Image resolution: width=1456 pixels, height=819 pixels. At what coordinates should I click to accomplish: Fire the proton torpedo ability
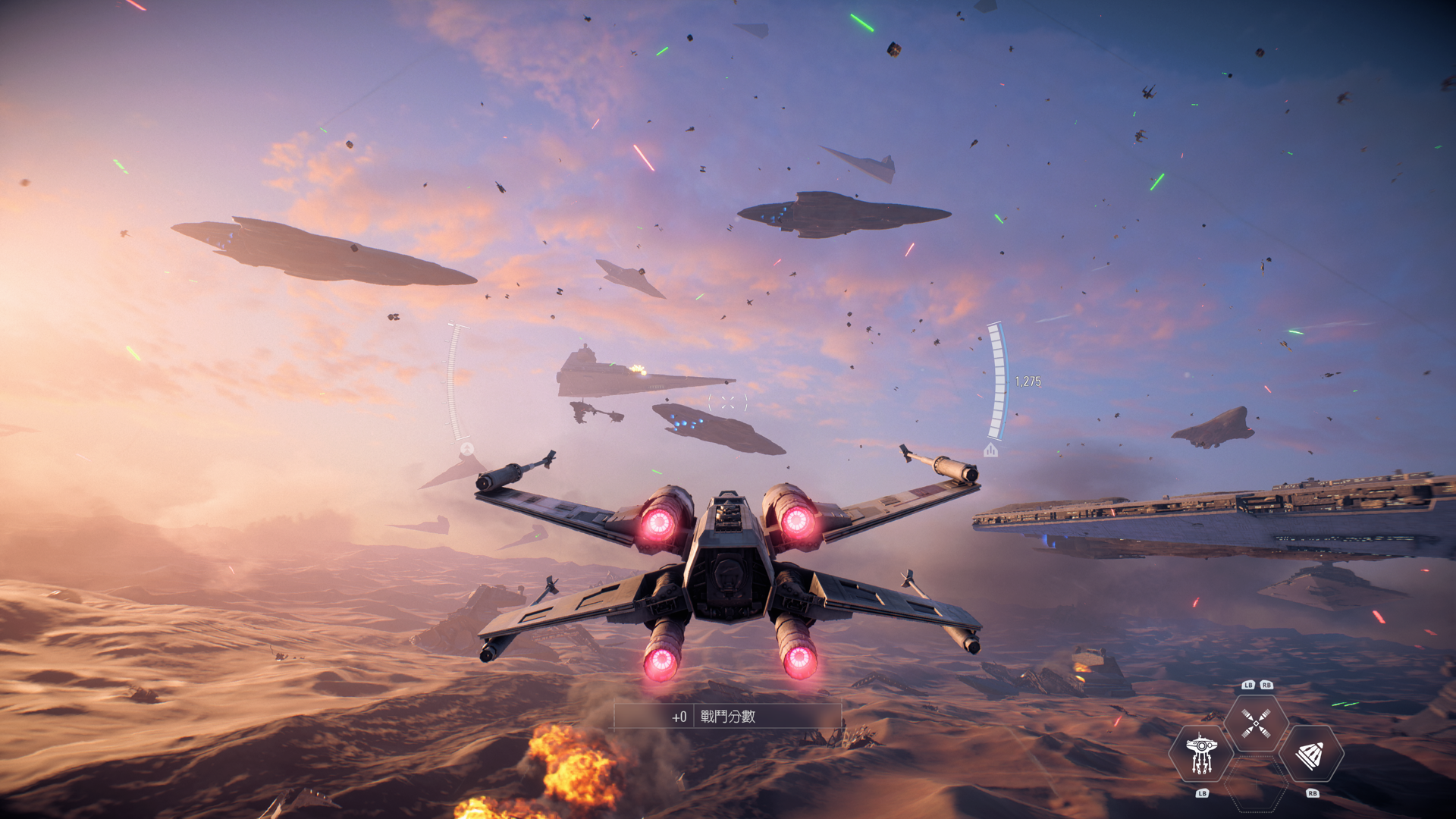pyautogui.click(x=1310, y=754)
